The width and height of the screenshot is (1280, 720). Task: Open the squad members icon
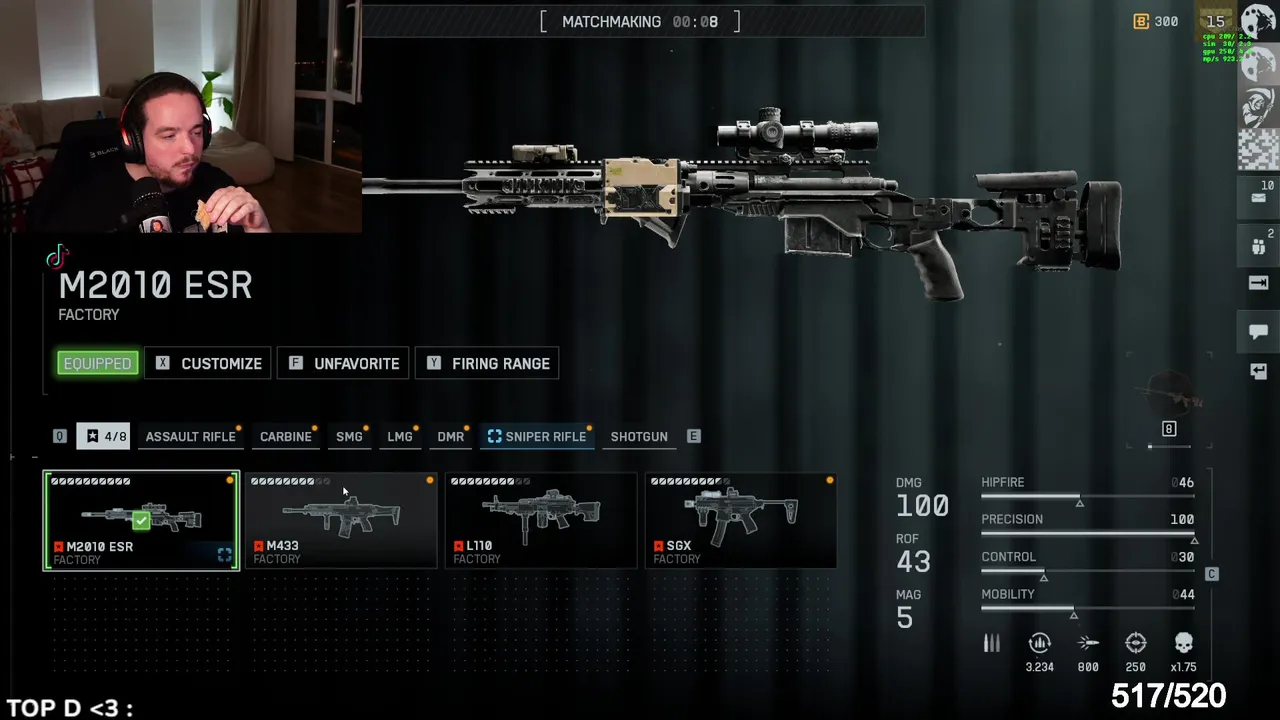click(1258, 245)
